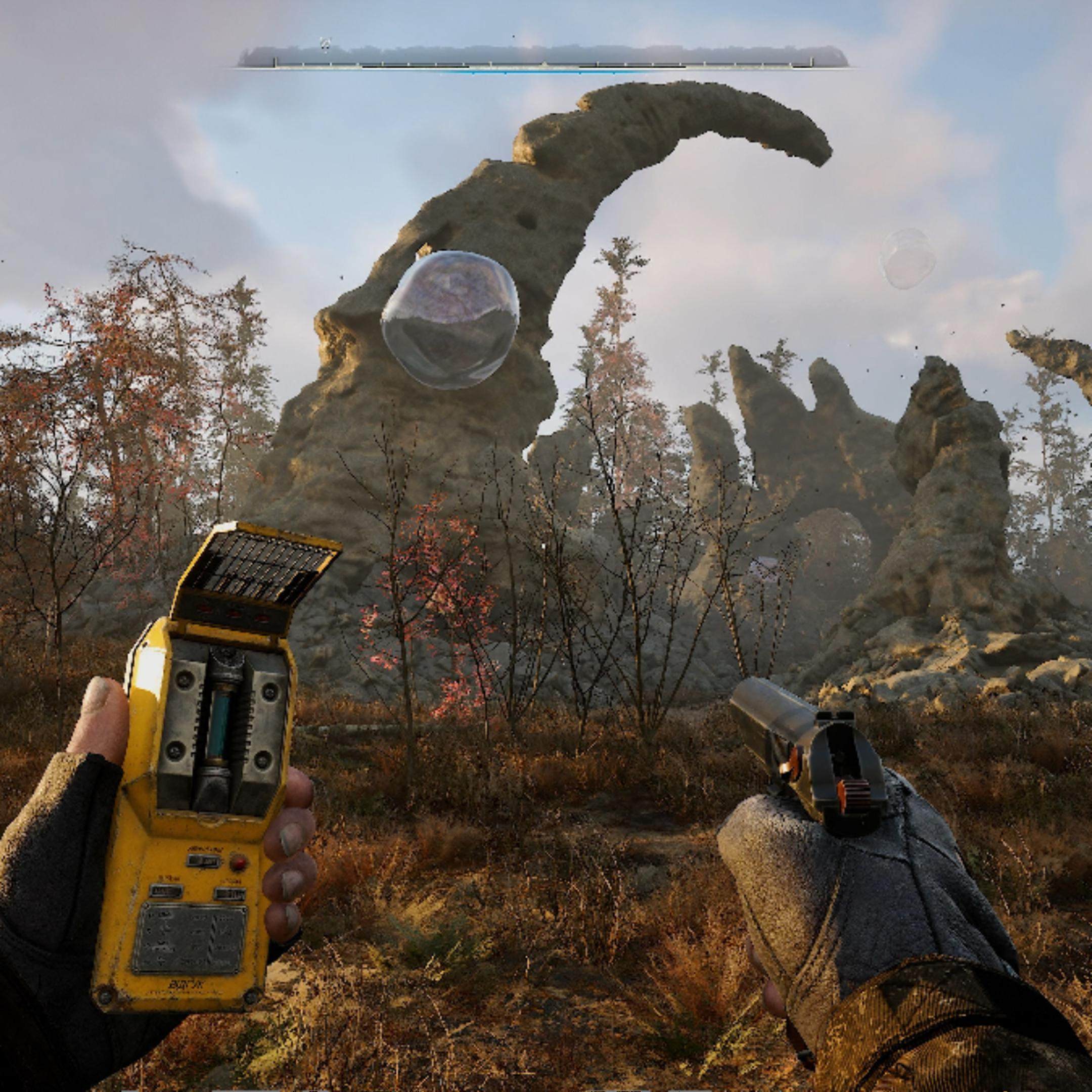The height and width of the screenshot is (1092, 1092).
Task: Select the small marker icon above the compass
Action: coord(325,43)
